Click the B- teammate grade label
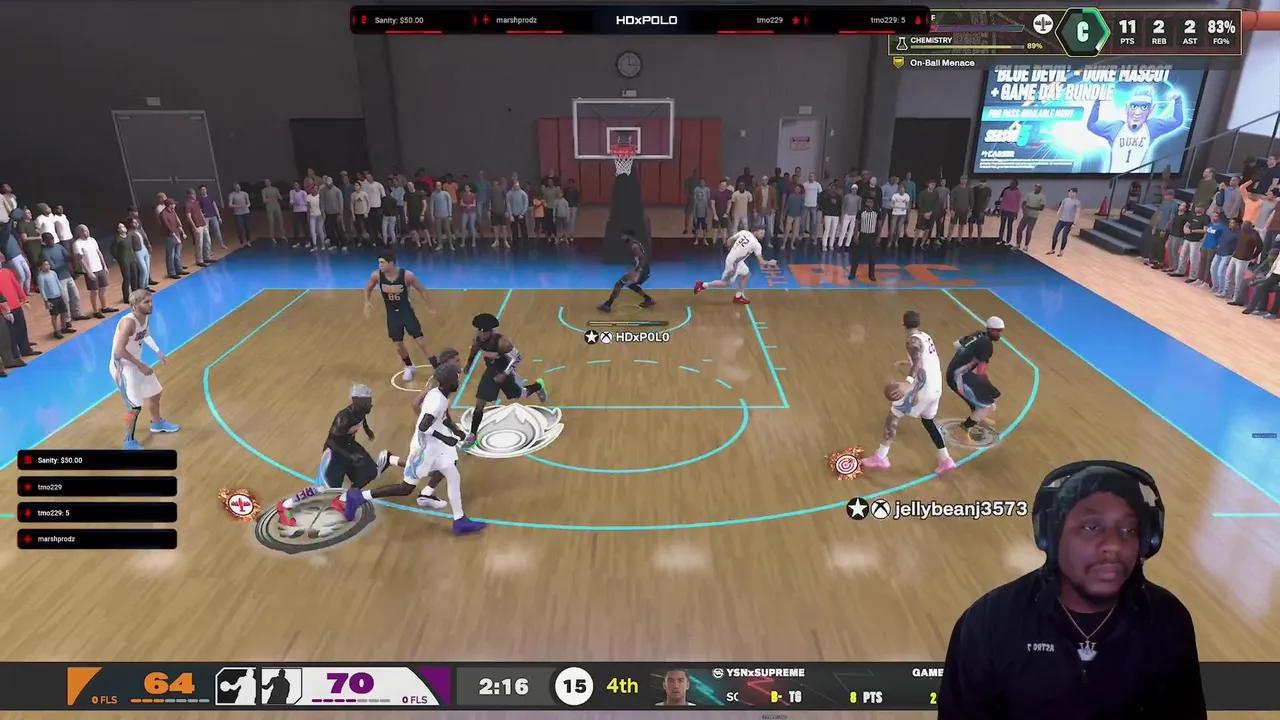 coord(775,697)
